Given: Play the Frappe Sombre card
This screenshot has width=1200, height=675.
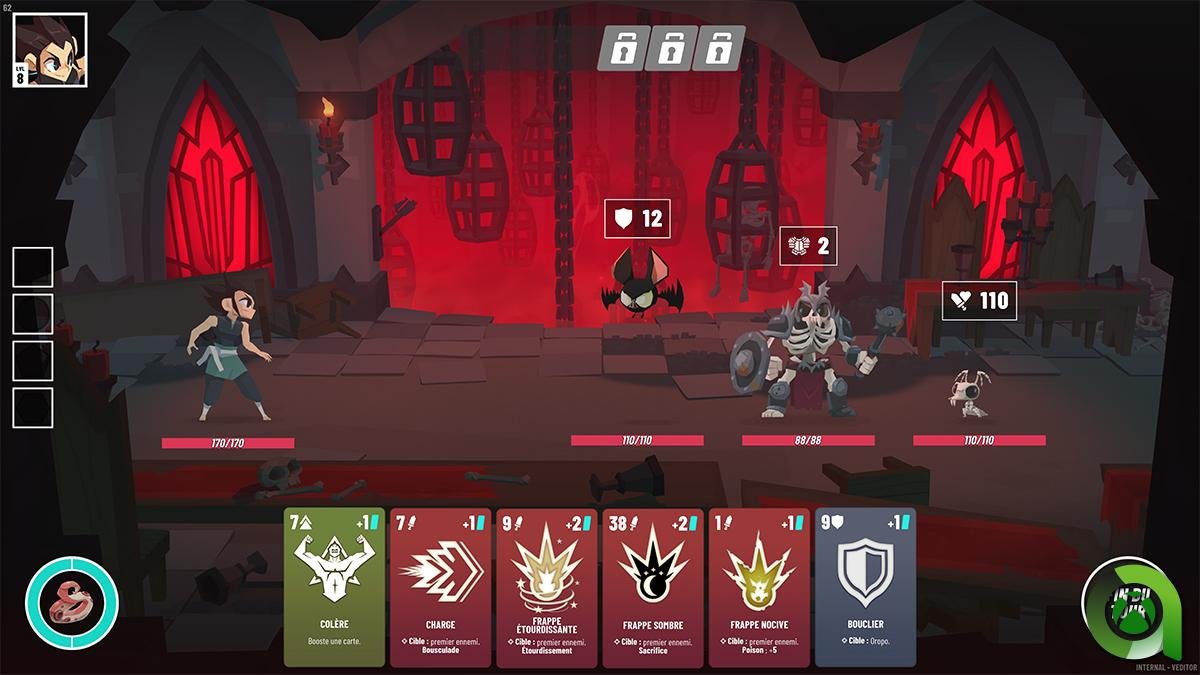Looking at the screenshot, I should point(652,587).
